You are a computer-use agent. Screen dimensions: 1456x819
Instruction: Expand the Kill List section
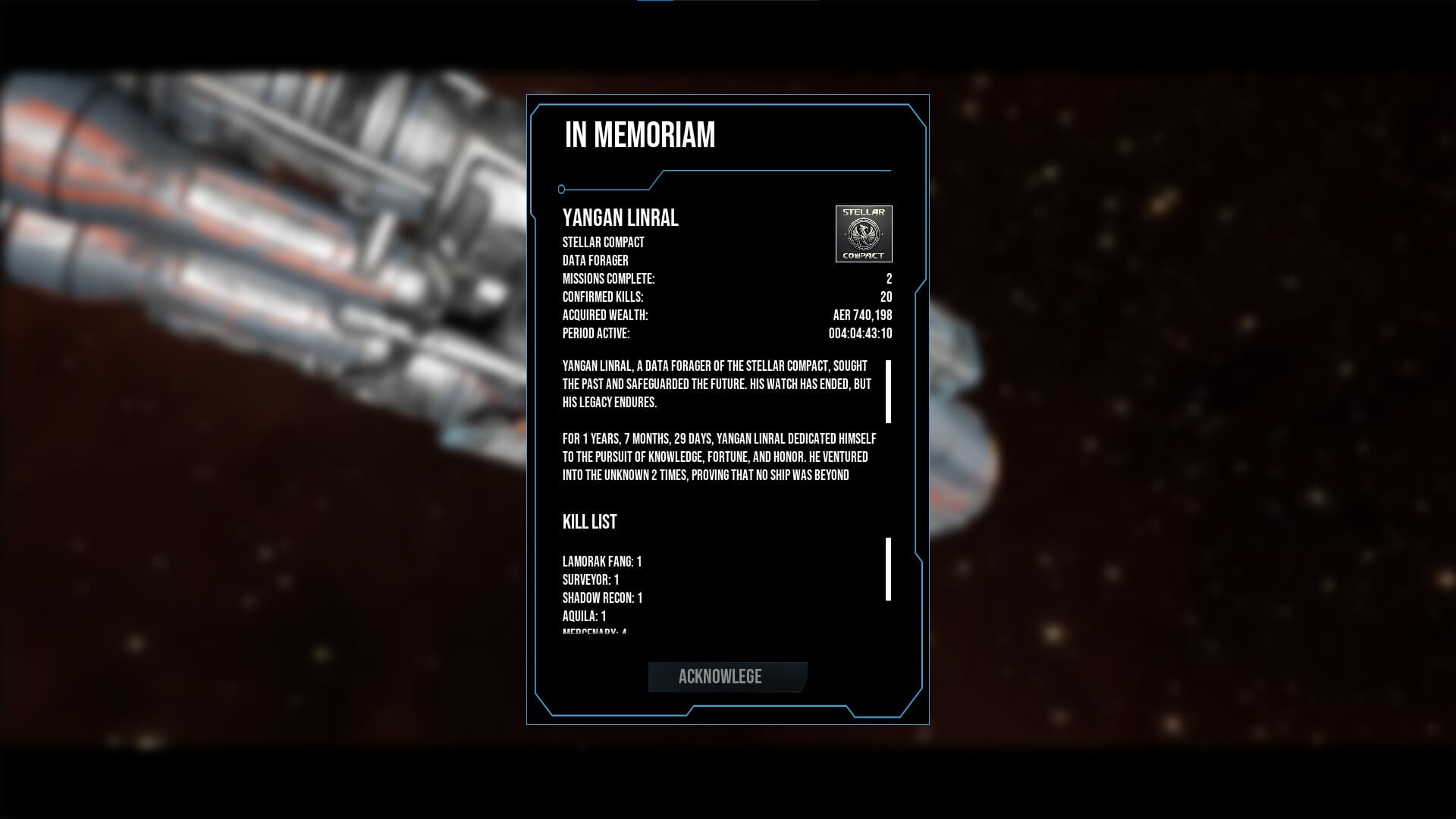tap(589, 522)
